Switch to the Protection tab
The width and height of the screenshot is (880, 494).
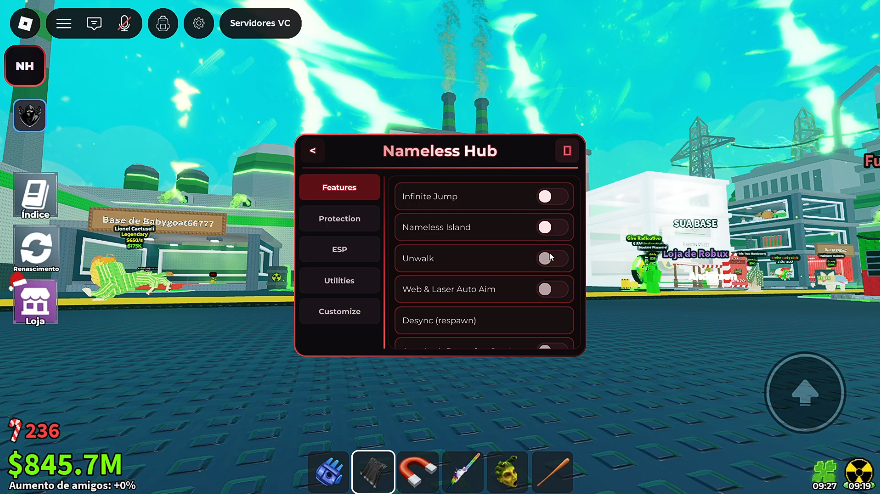(x=339, y=218)
